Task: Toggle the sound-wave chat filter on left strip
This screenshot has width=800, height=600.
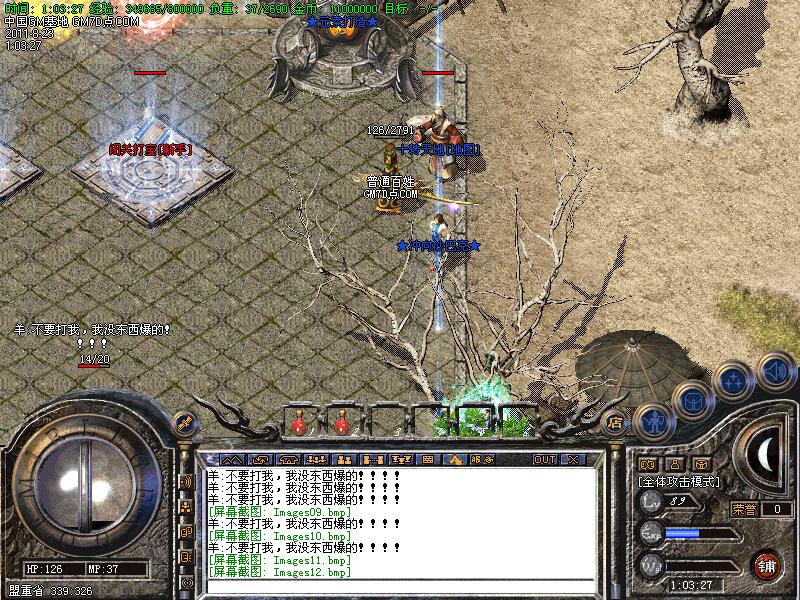Action: (x=186, y=482)
